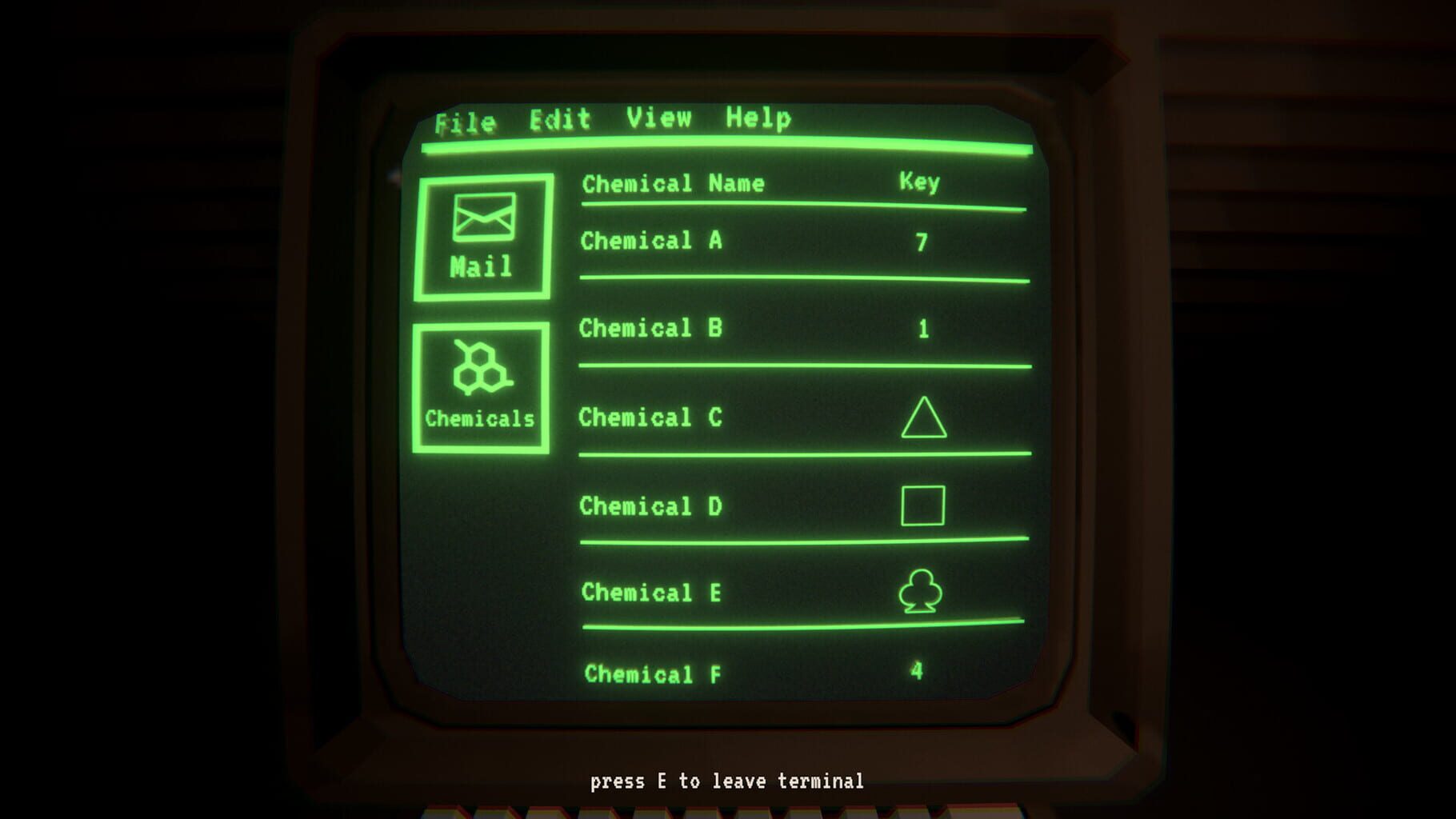Open the File menu
Viewport: 1456px width, 819px height.
466,121
